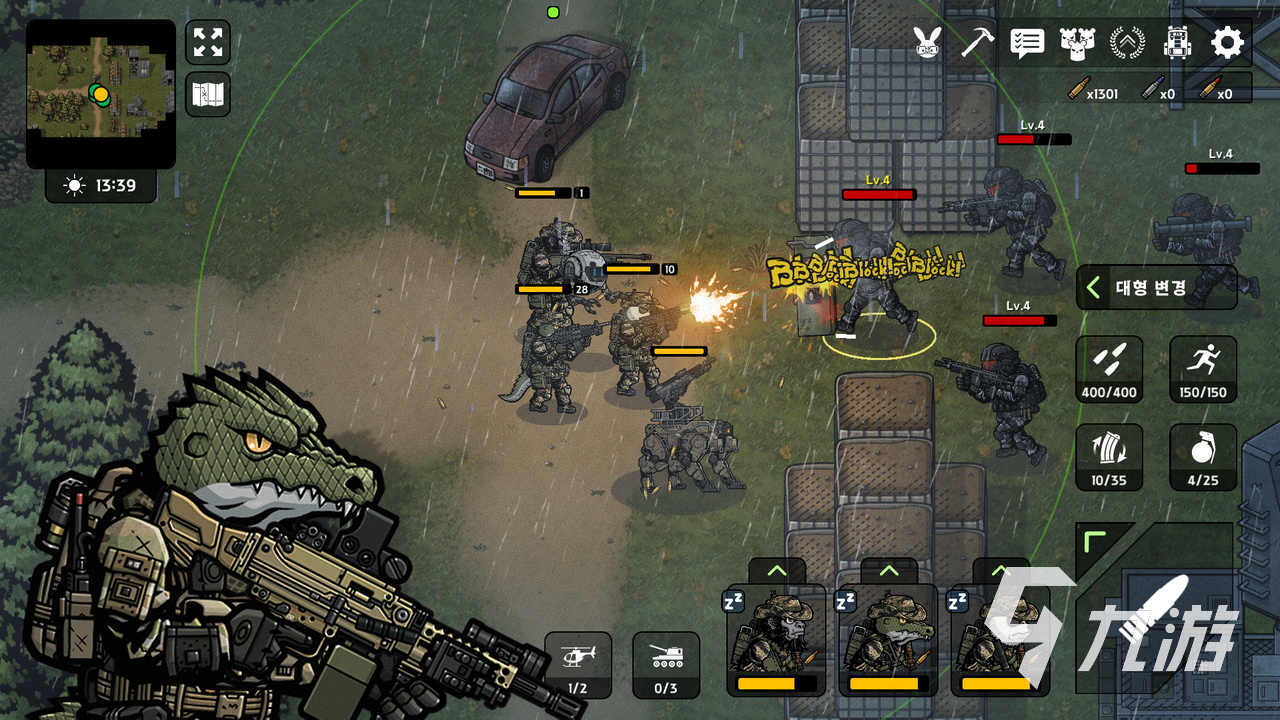Open the chat speech bubble

click(x=1027, y=43)
